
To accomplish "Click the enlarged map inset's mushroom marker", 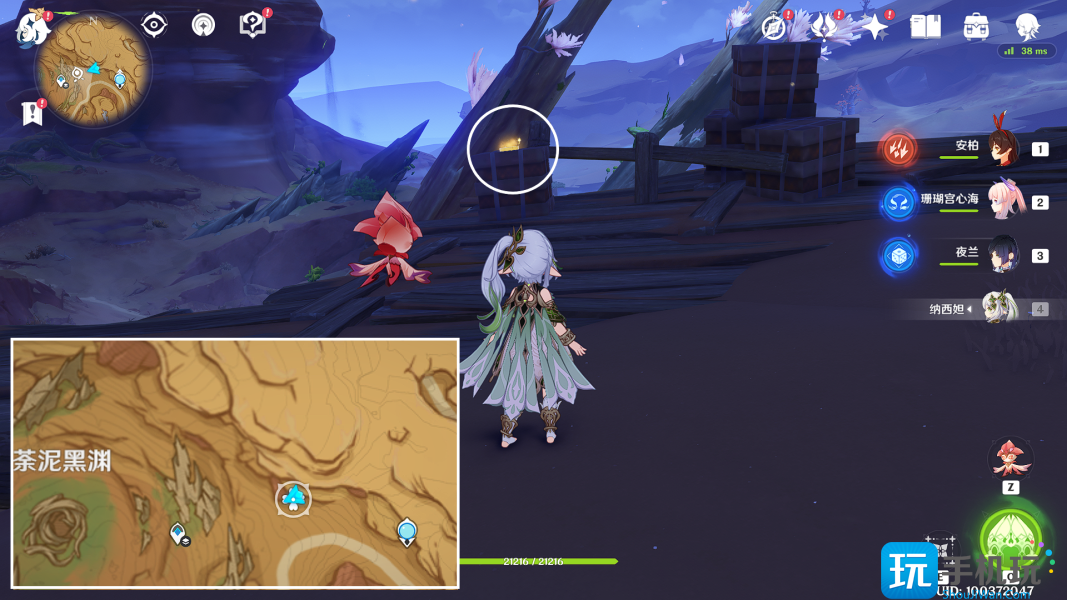I will (293, 498).
